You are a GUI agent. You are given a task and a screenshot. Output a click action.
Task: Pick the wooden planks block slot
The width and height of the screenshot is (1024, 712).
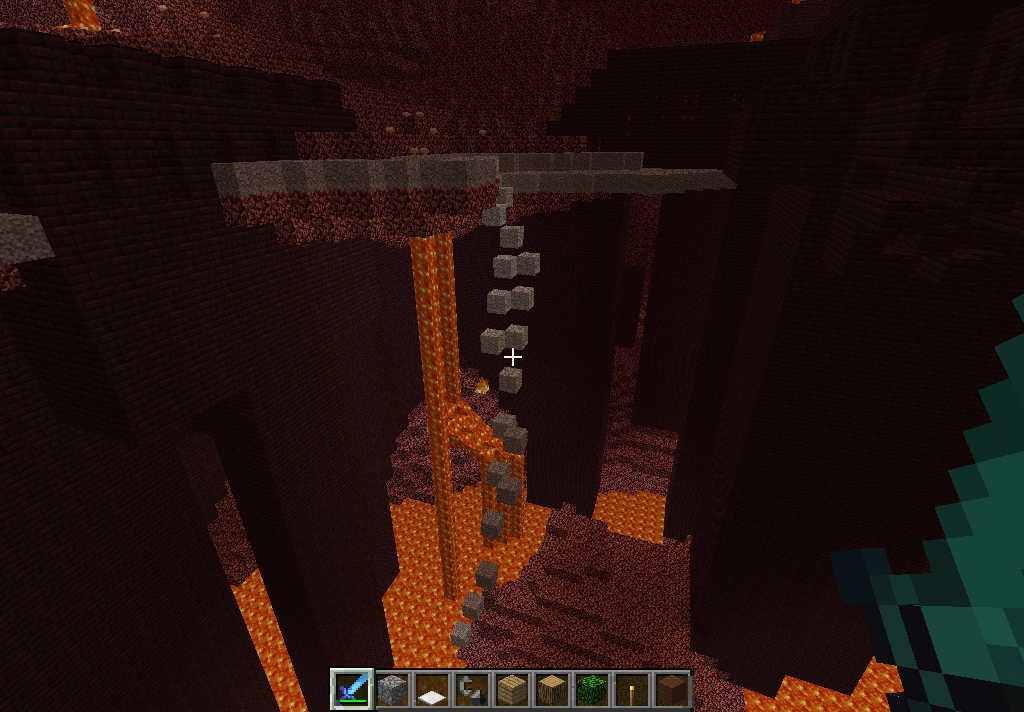pyautogui.click(x=511, y=689)
